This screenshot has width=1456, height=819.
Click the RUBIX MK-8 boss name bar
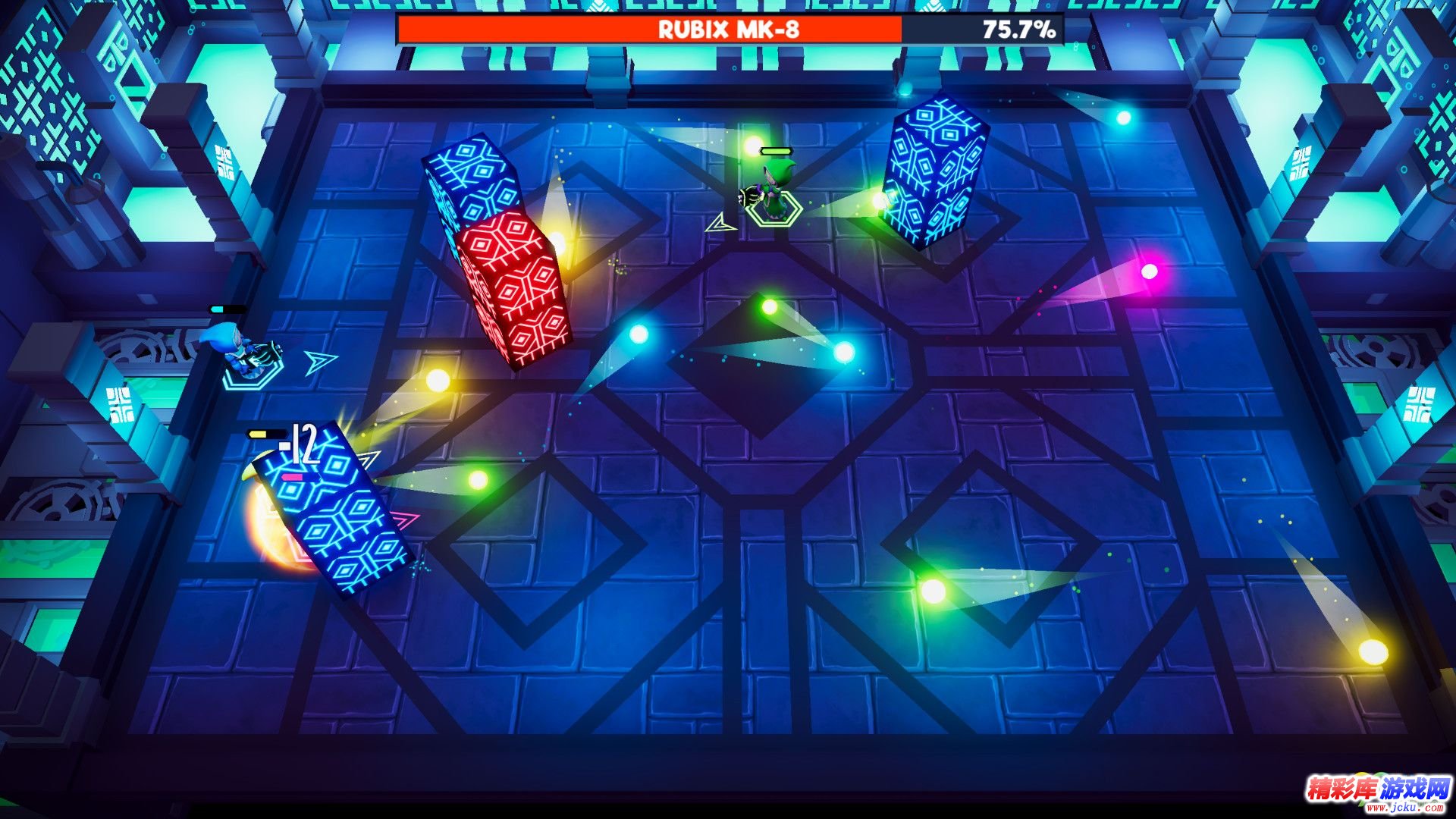[x=730, y=30]
